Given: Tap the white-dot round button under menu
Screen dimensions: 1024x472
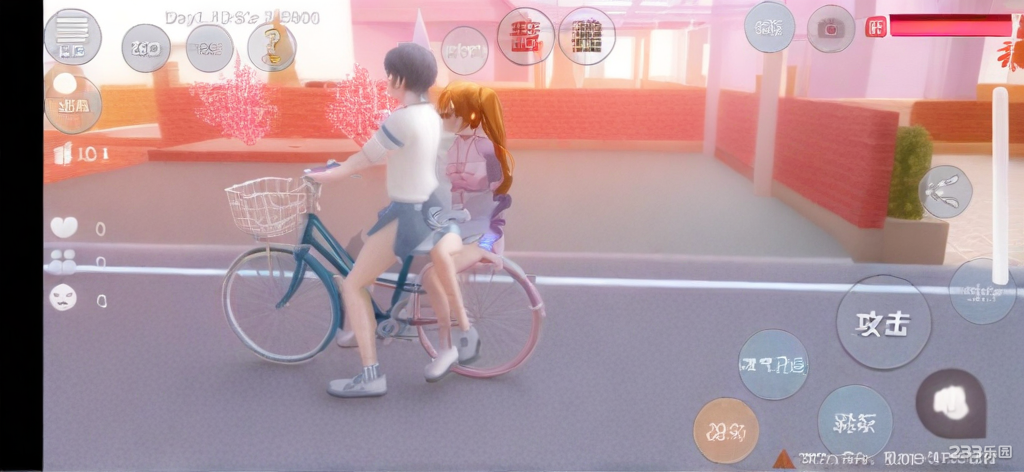Looking at the screenshot, I should point(72,103).
